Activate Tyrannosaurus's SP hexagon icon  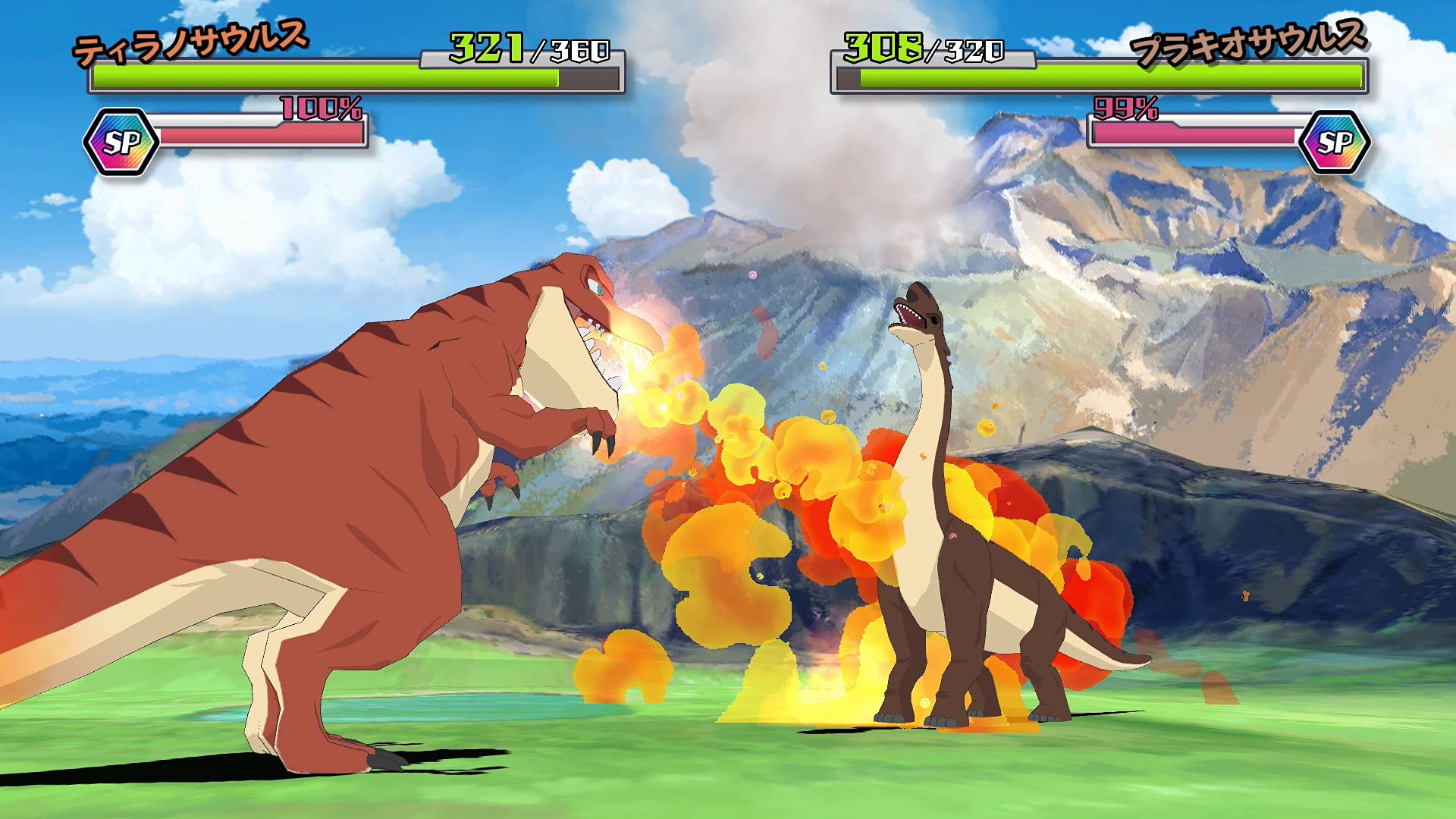click(121, 143)
